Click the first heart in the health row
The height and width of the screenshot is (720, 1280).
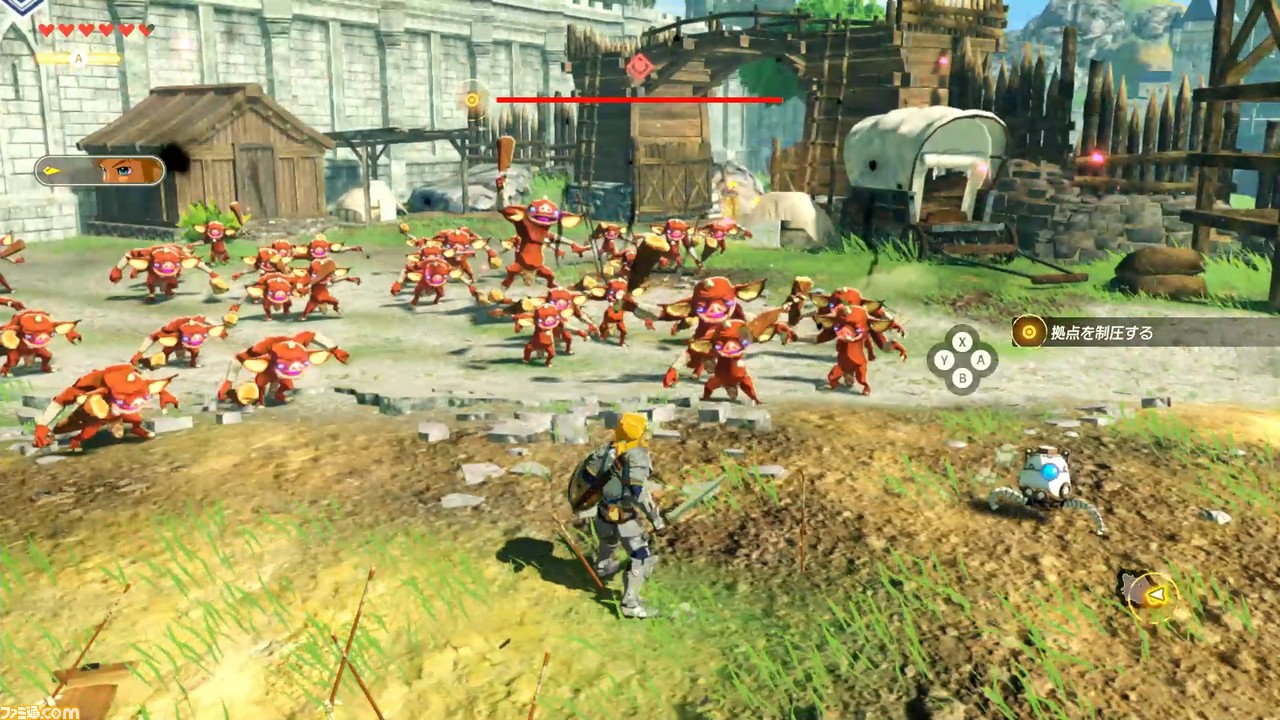[46, 31]
